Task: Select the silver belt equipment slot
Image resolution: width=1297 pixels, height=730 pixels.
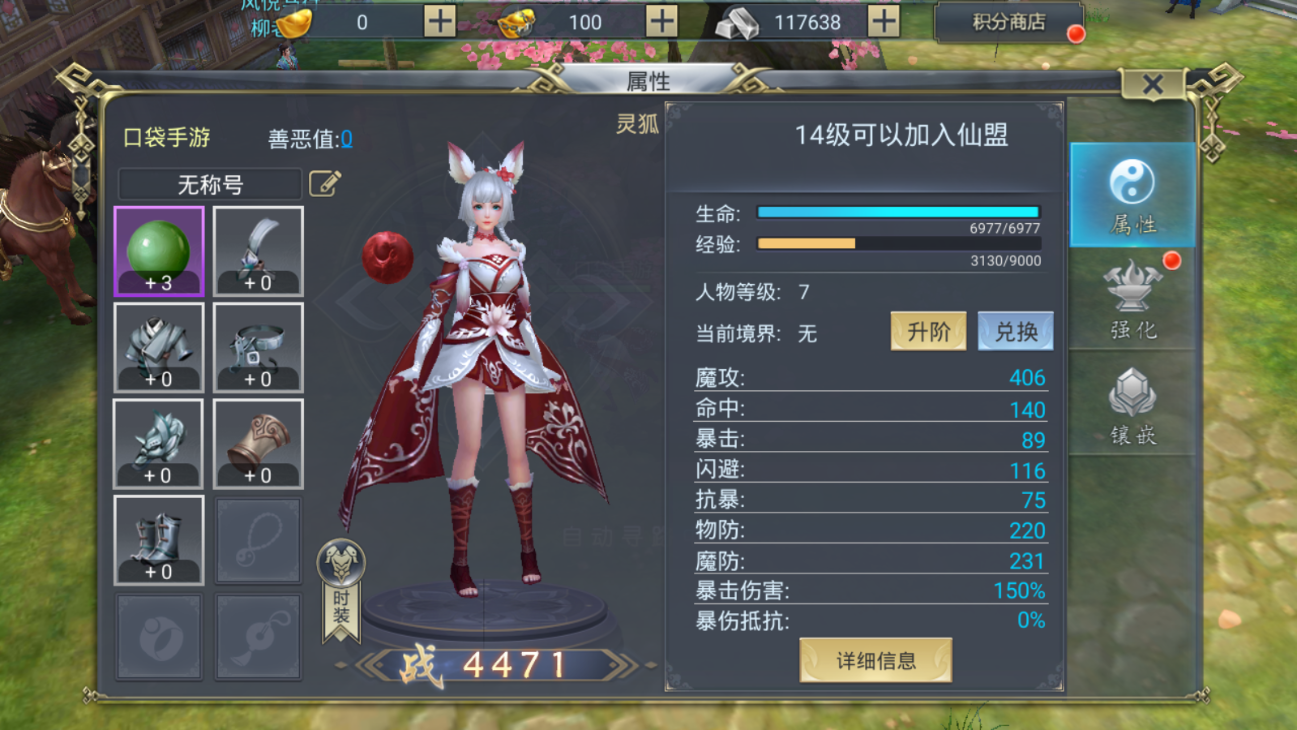Action: tap(258, 347)
